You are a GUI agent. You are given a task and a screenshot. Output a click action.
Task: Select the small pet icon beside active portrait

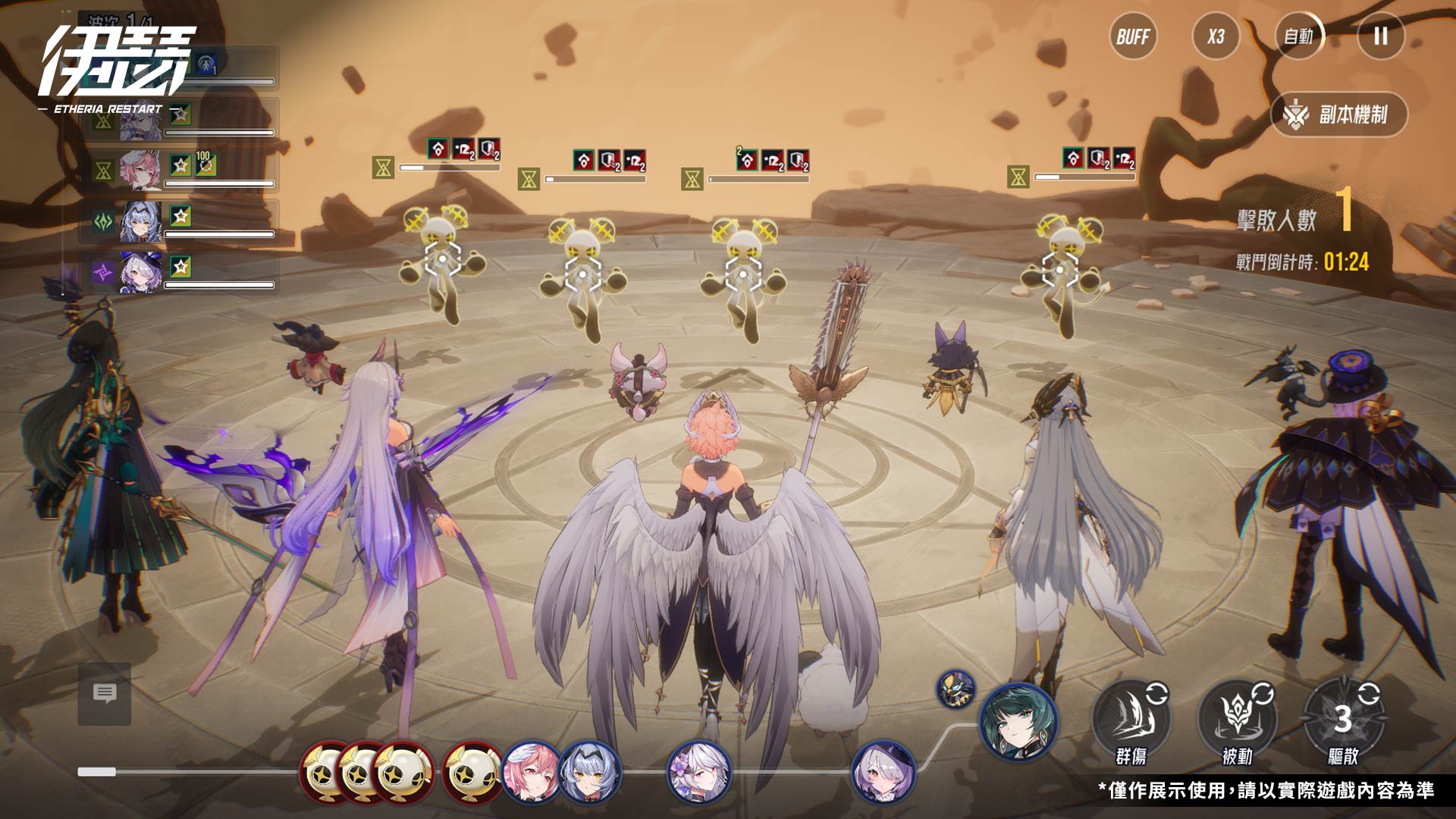point(955,689)
